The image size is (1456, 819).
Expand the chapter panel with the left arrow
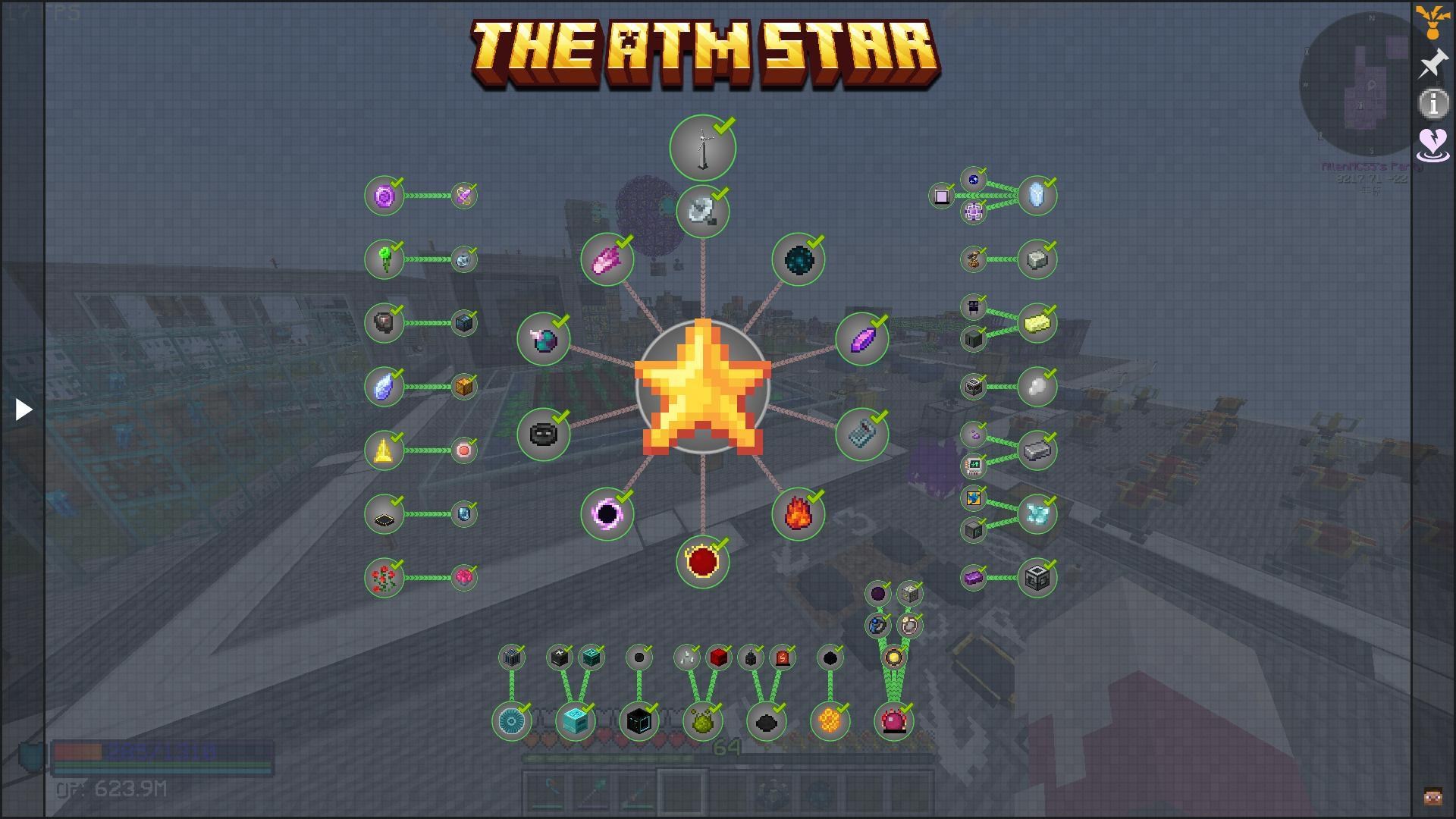(22, 409)
